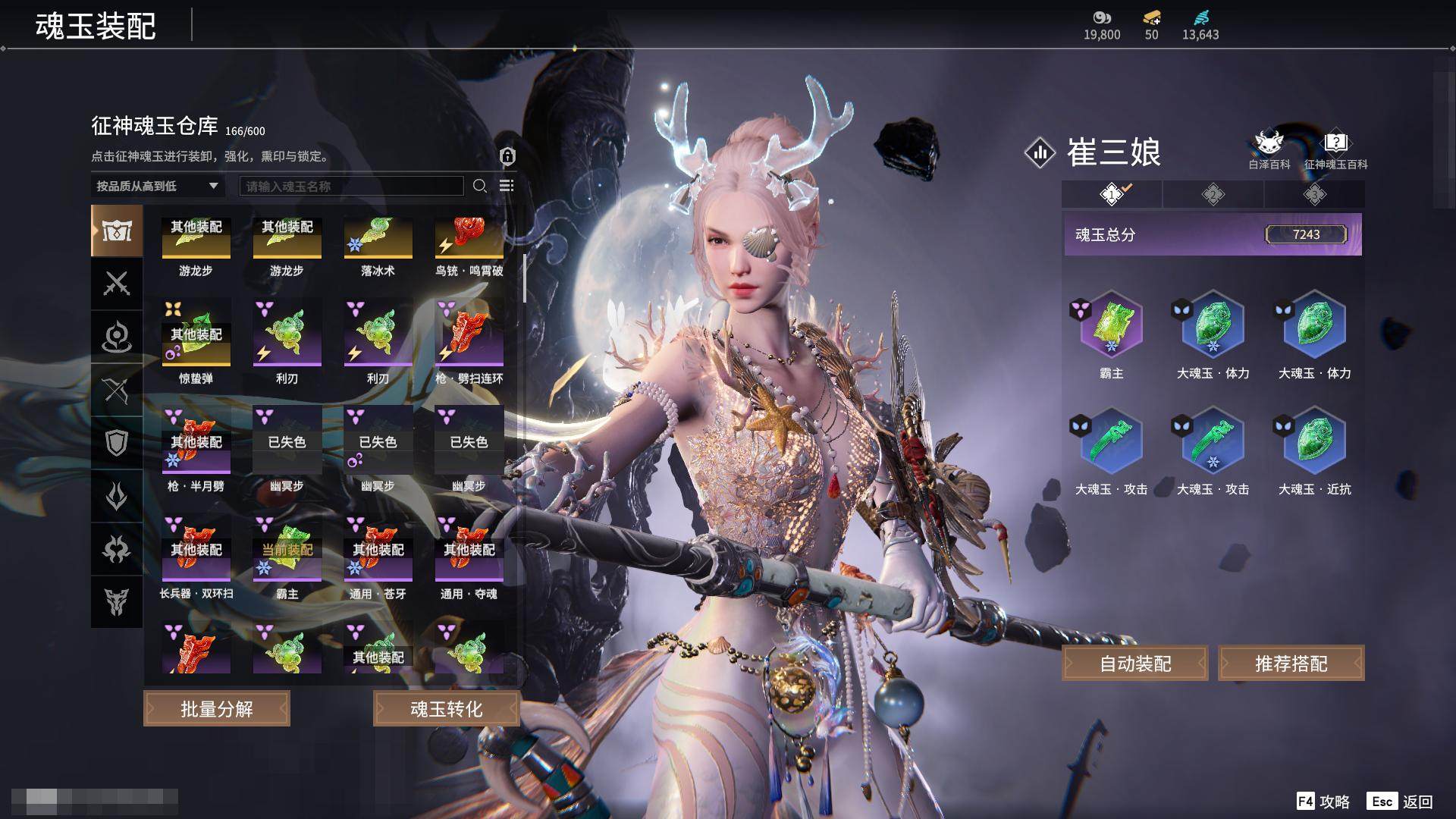Open the 按品质从高到低 sort dropdown
1456x819 pixels.
[156, 186]
